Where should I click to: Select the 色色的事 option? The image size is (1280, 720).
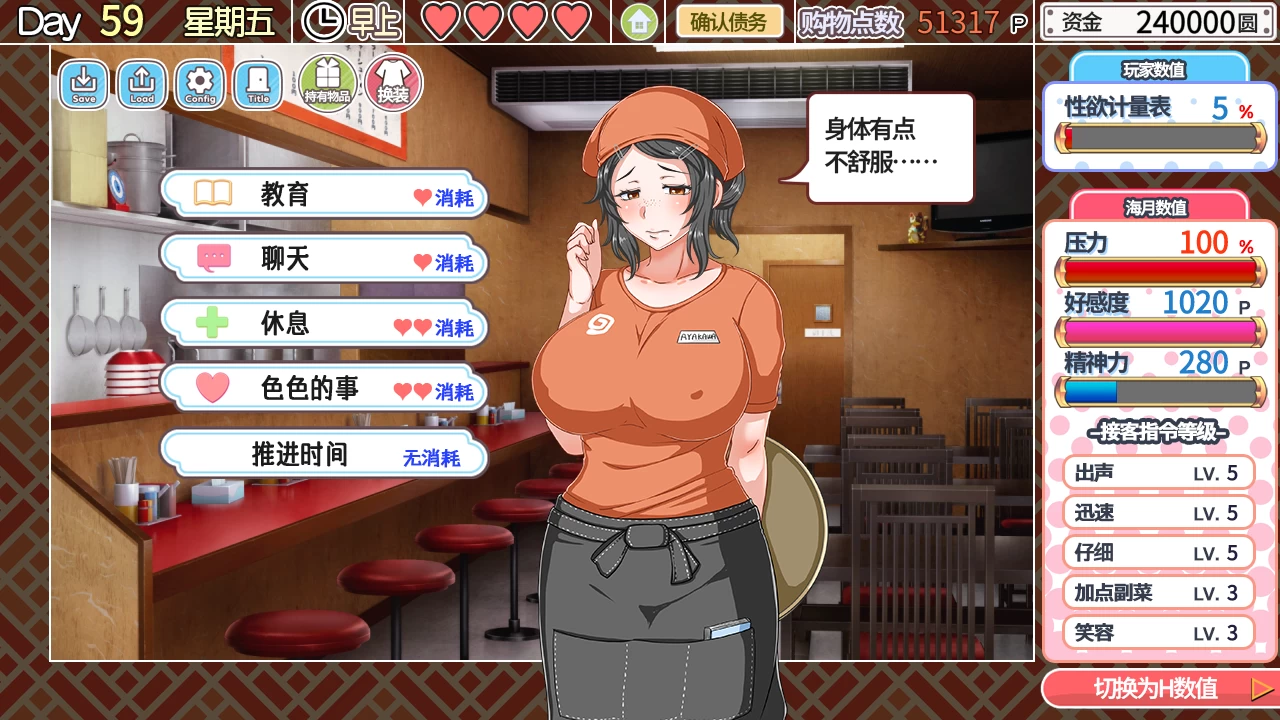point(324,390)
